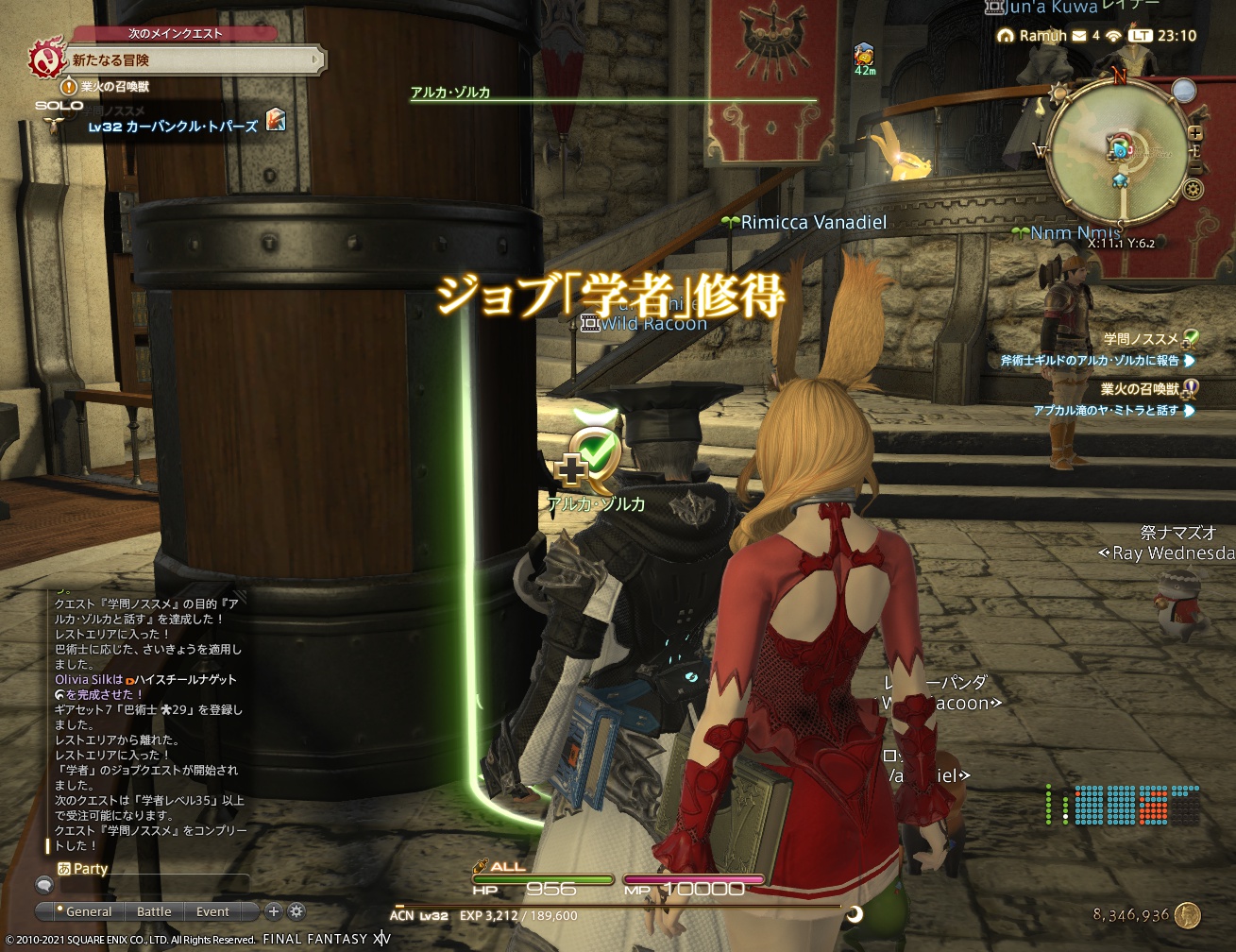Image resolution: width=1236 pixels, height=952 pixels.
Task: Open the chat log settings gear
Action: [x=297, y=911]
